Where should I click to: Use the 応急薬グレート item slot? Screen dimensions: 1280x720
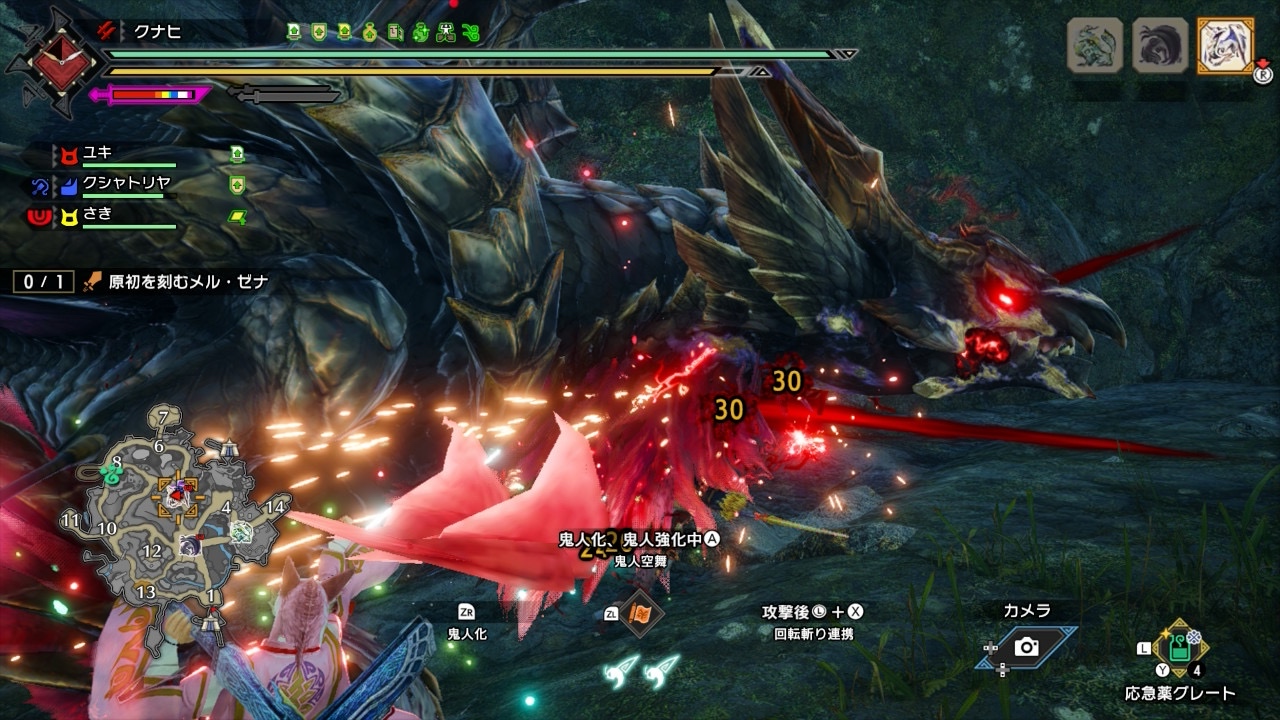click(1180, 650)
